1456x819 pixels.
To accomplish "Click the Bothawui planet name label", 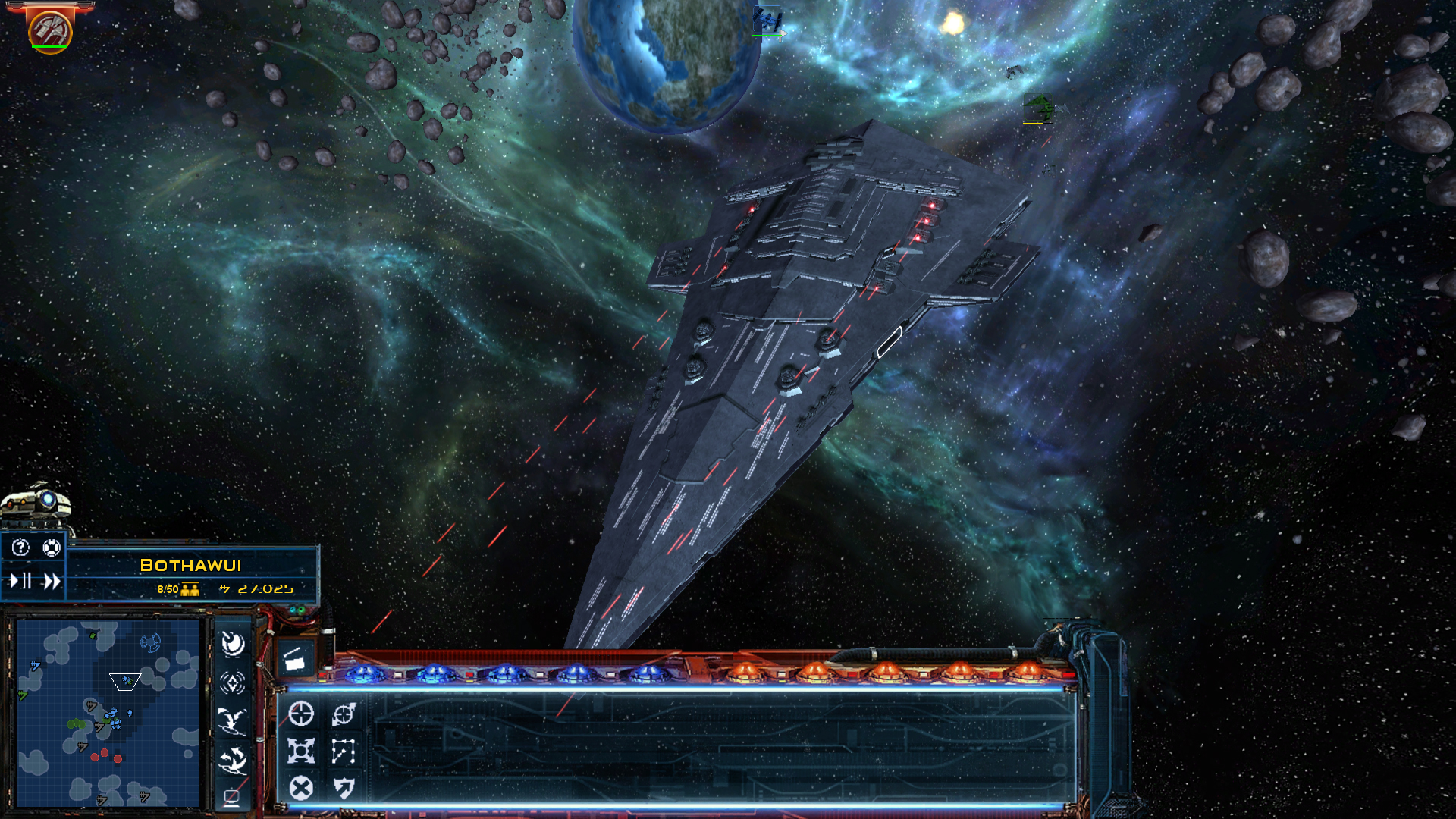I will (191, 565).
